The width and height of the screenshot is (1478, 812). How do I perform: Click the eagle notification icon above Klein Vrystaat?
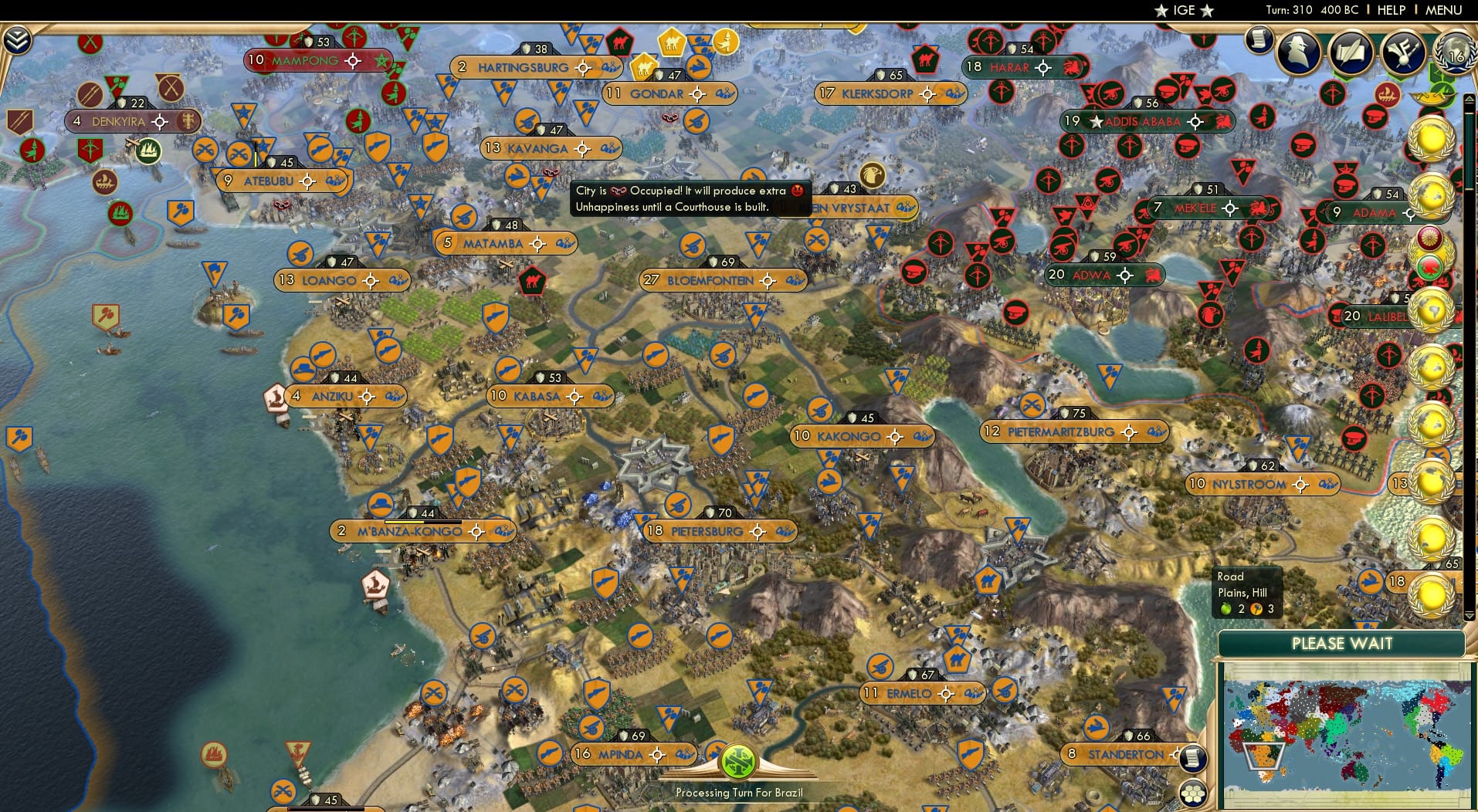click(x=871, y=174)
